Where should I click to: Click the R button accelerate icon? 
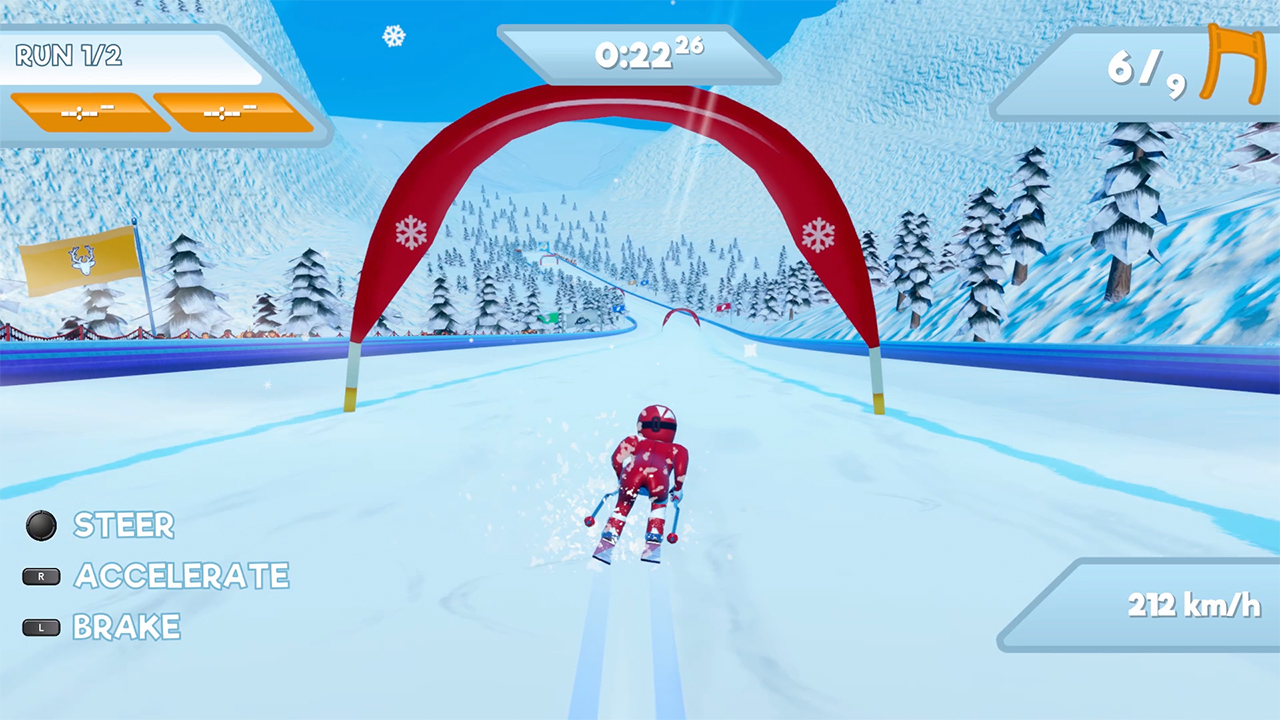tap(41, 577)
